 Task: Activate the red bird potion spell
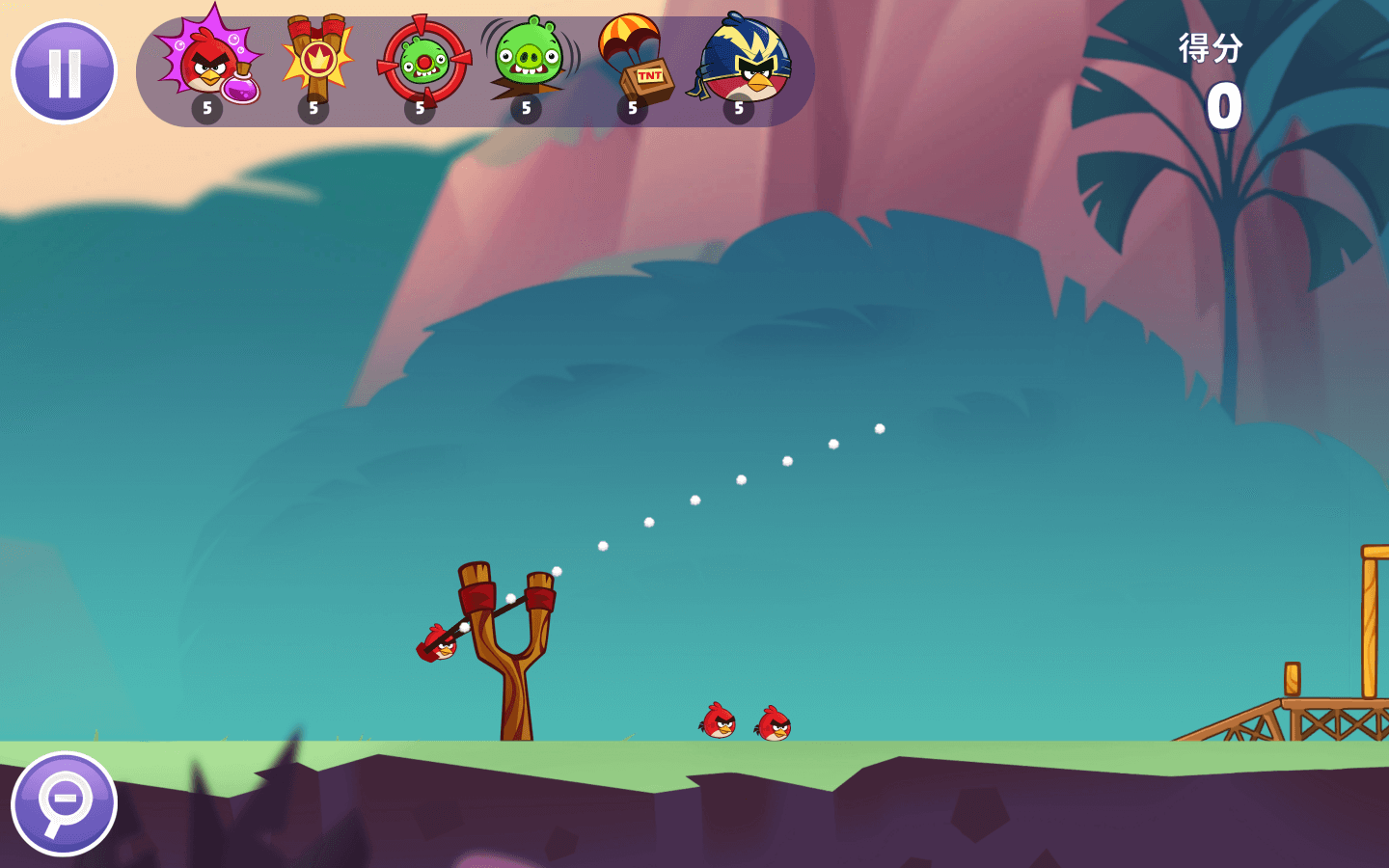[205, 60]
